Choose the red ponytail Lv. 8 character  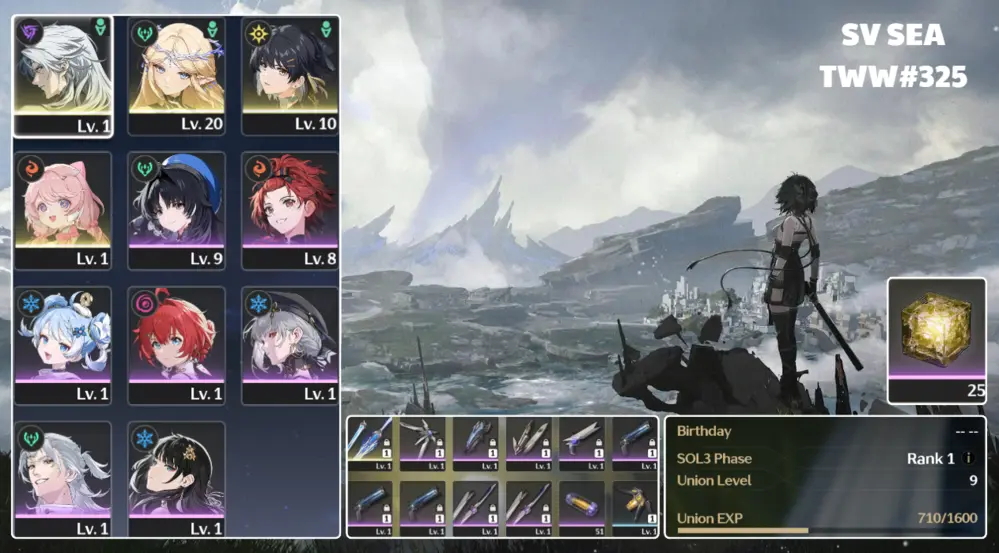click(x=289, y=210)
